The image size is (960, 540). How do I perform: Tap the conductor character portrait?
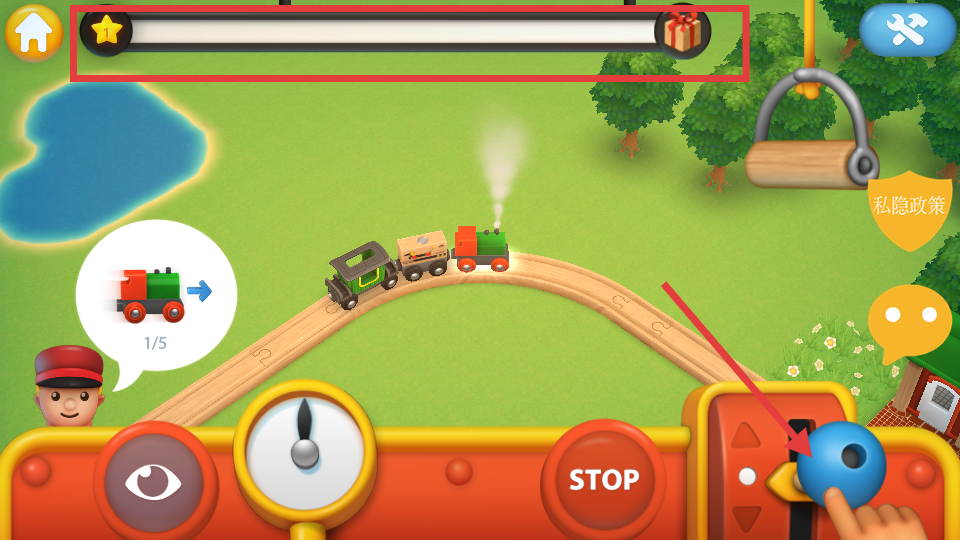[70, 386]
